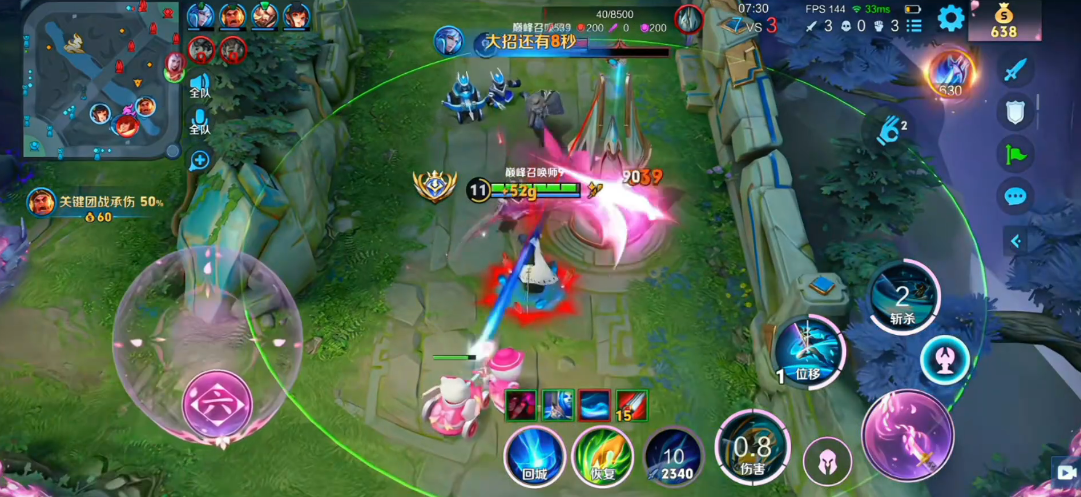Viewport: 1081px width, 497px height.
Task: Send the shield retreat signal
Action: [1016, 112]
